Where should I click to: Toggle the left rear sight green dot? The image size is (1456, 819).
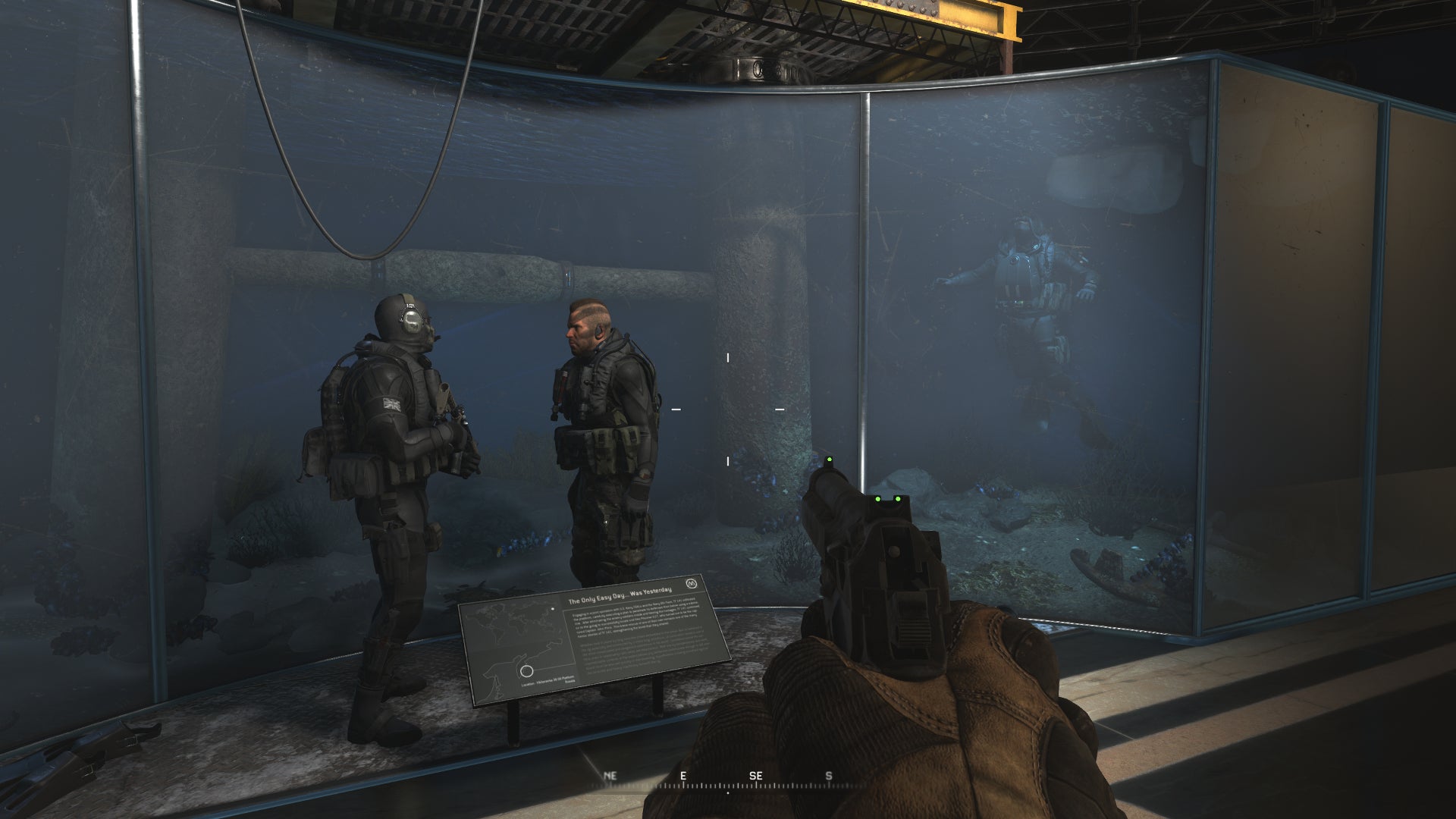(x=878, y=497)
